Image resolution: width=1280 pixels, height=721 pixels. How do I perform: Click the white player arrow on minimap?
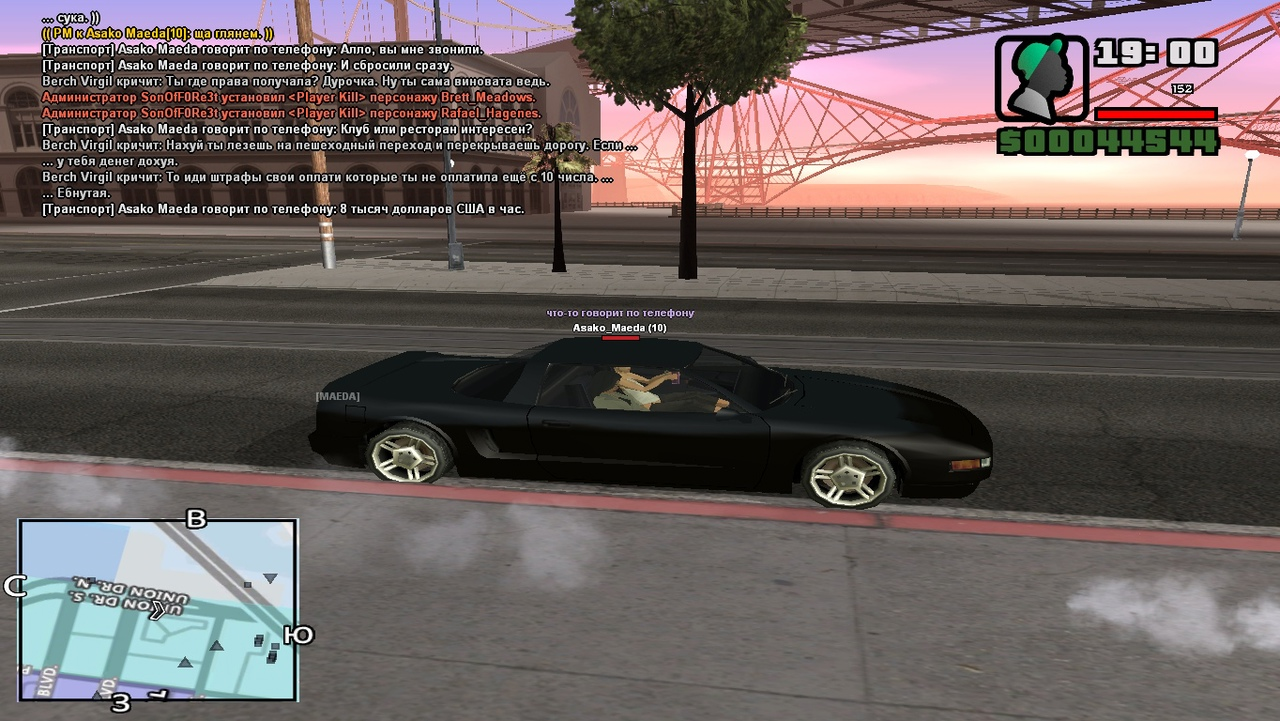(157, 611)
